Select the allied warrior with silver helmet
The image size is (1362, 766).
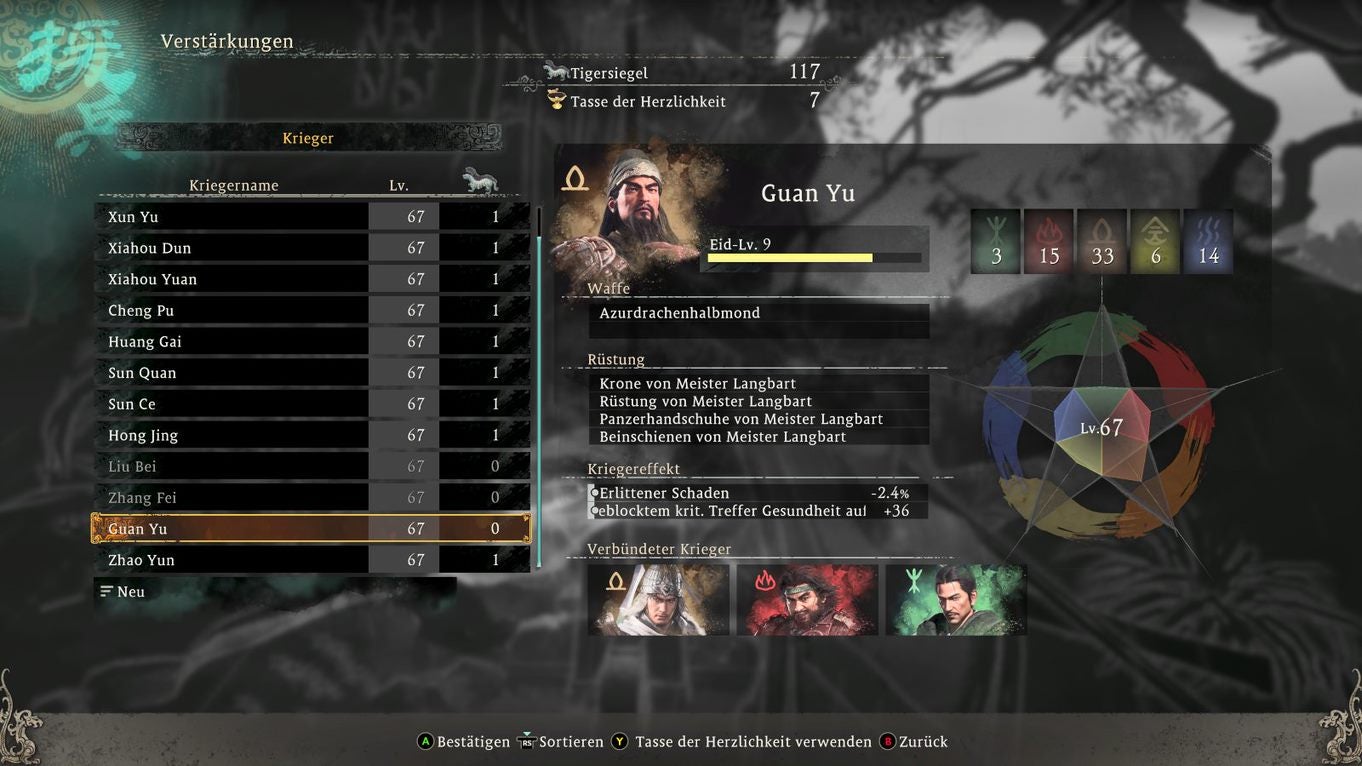click(658, 600)
